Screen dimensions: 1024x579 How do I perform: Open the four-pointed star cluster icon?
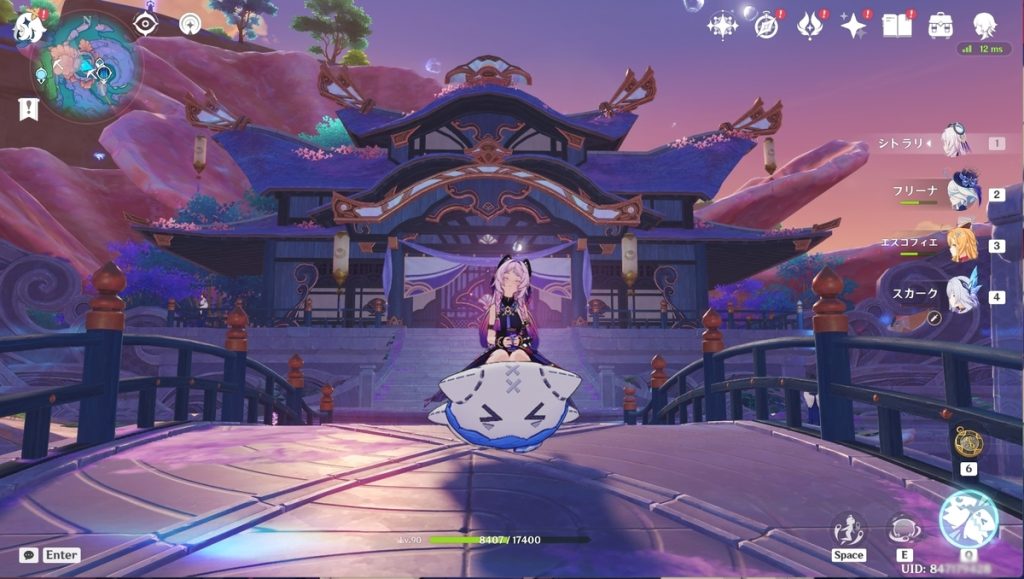click(722, 25)
